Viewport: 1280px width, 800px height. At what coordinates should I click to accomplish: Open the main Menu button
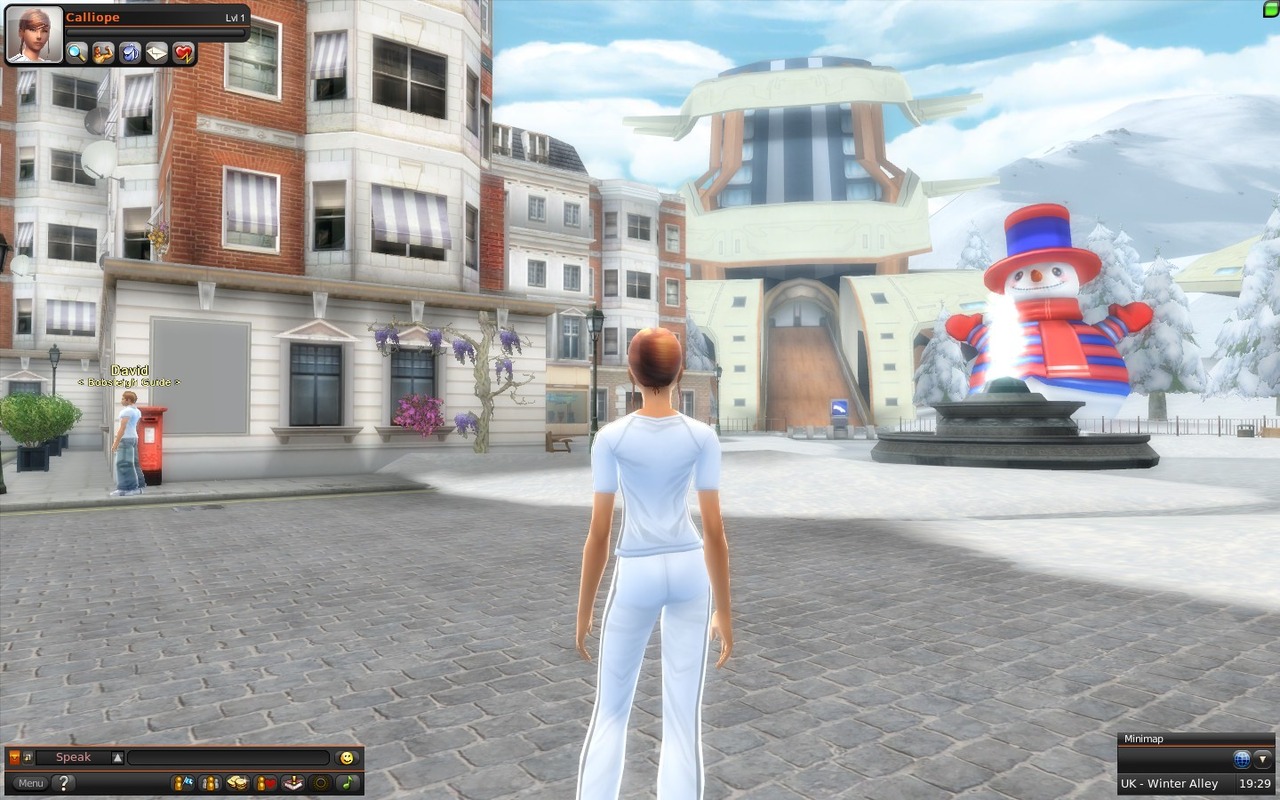point(30,783)
